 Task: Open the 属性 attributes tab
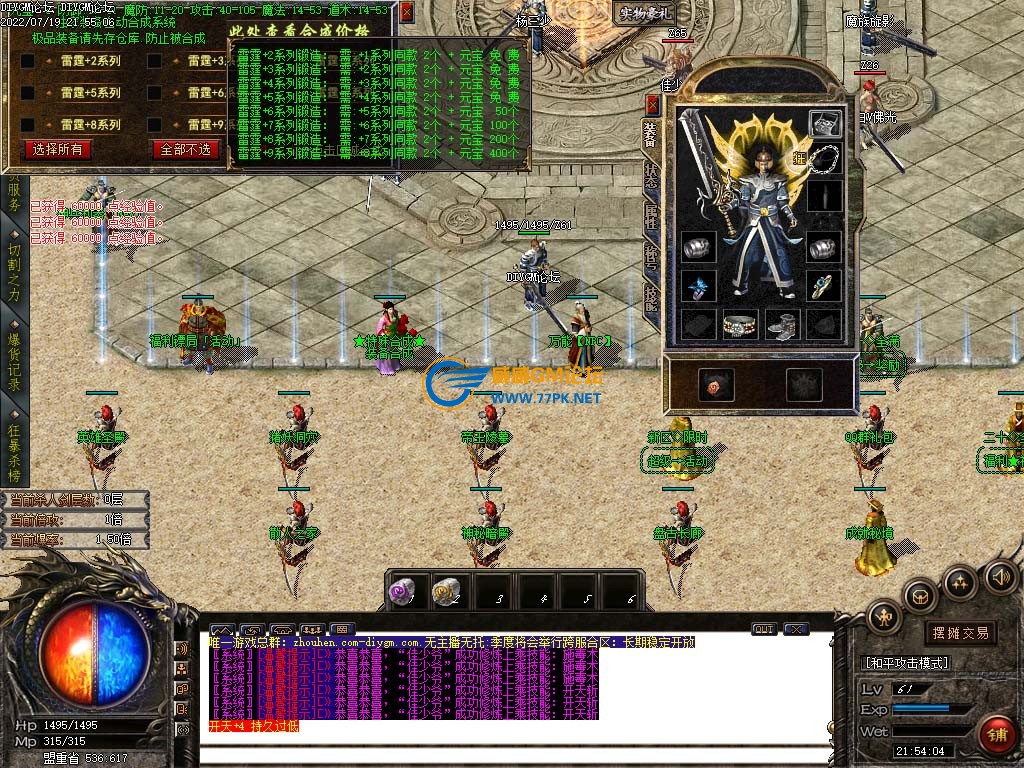[651, 218]
